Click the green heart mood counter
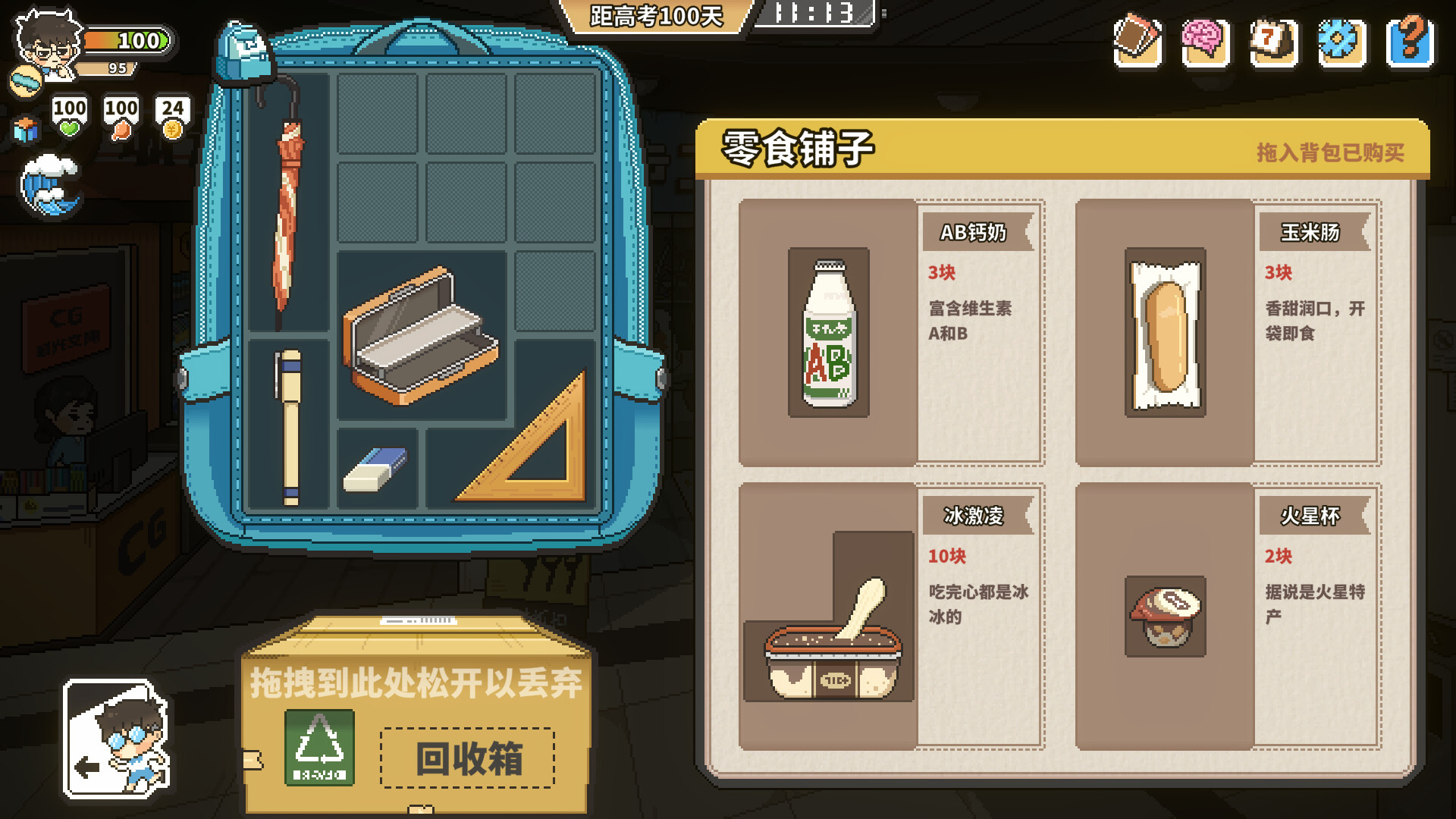1456x819 pixels. click(x=68, y=115)
